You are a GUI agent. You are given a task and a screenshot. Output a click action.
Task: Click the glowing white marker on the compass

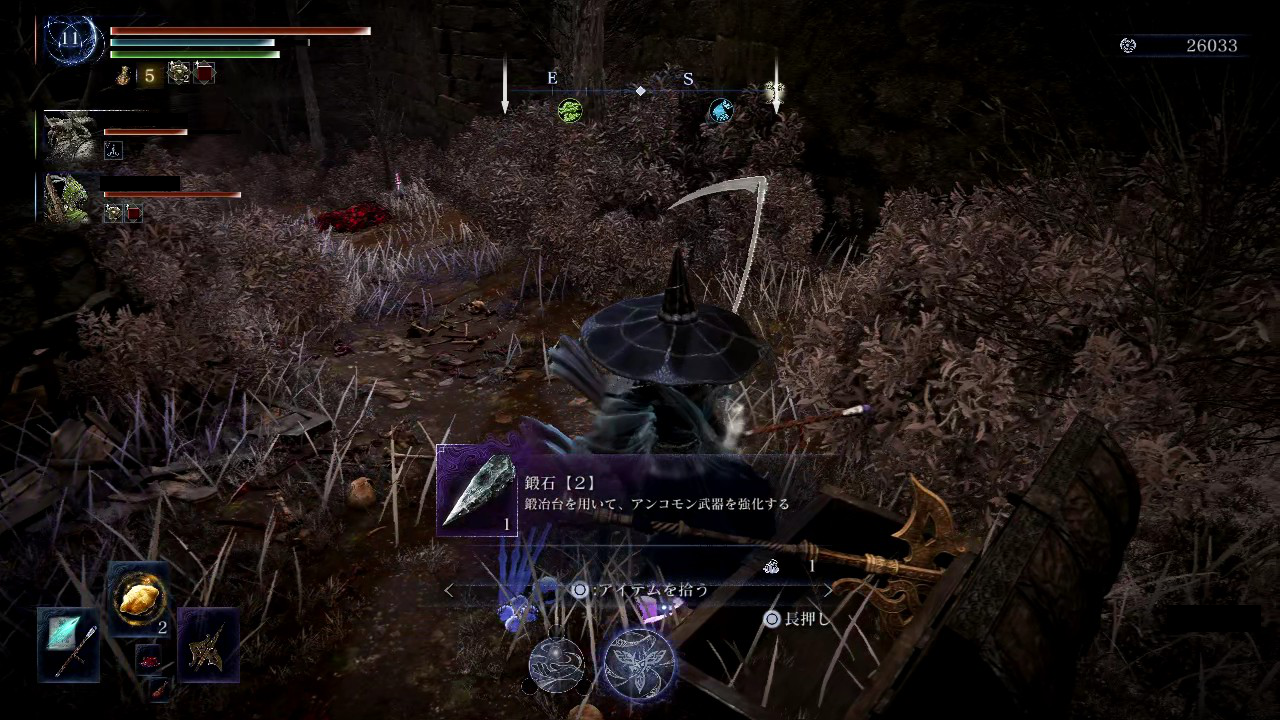tap(774, 93)
